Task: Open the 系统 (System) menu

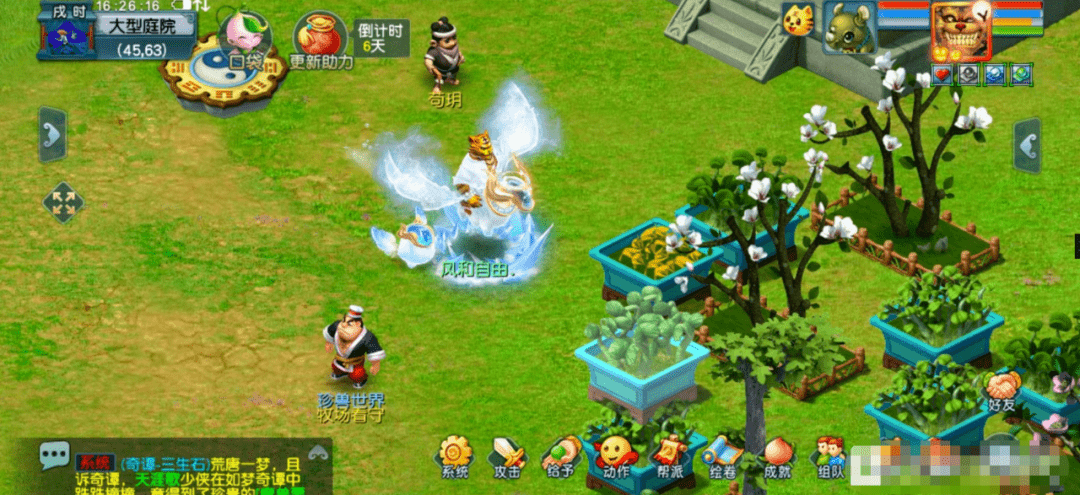Action: coord(455,455)
